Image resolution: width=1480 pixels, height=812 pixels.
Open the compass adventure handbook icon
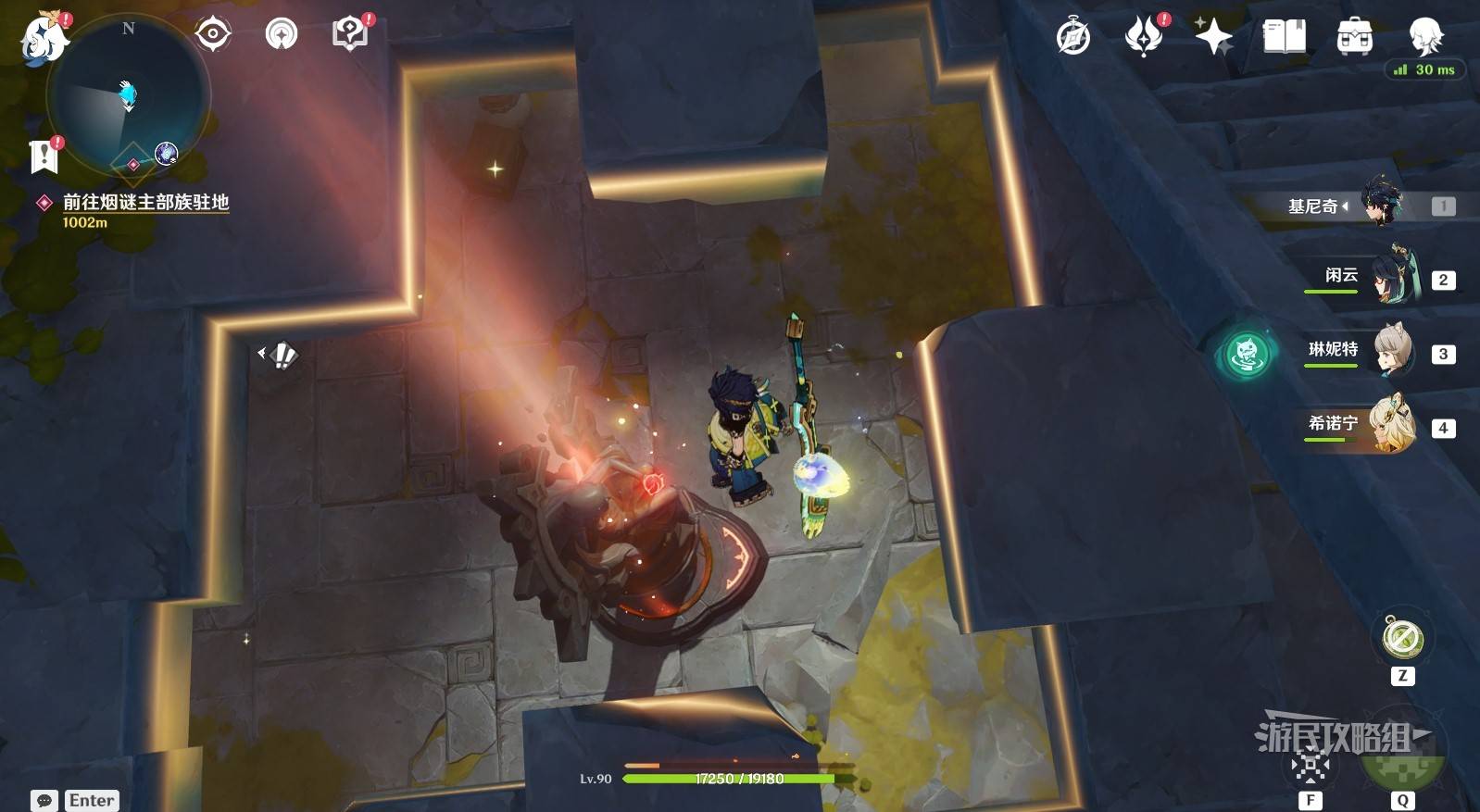pyautogui.click(x=1073, y=38)
